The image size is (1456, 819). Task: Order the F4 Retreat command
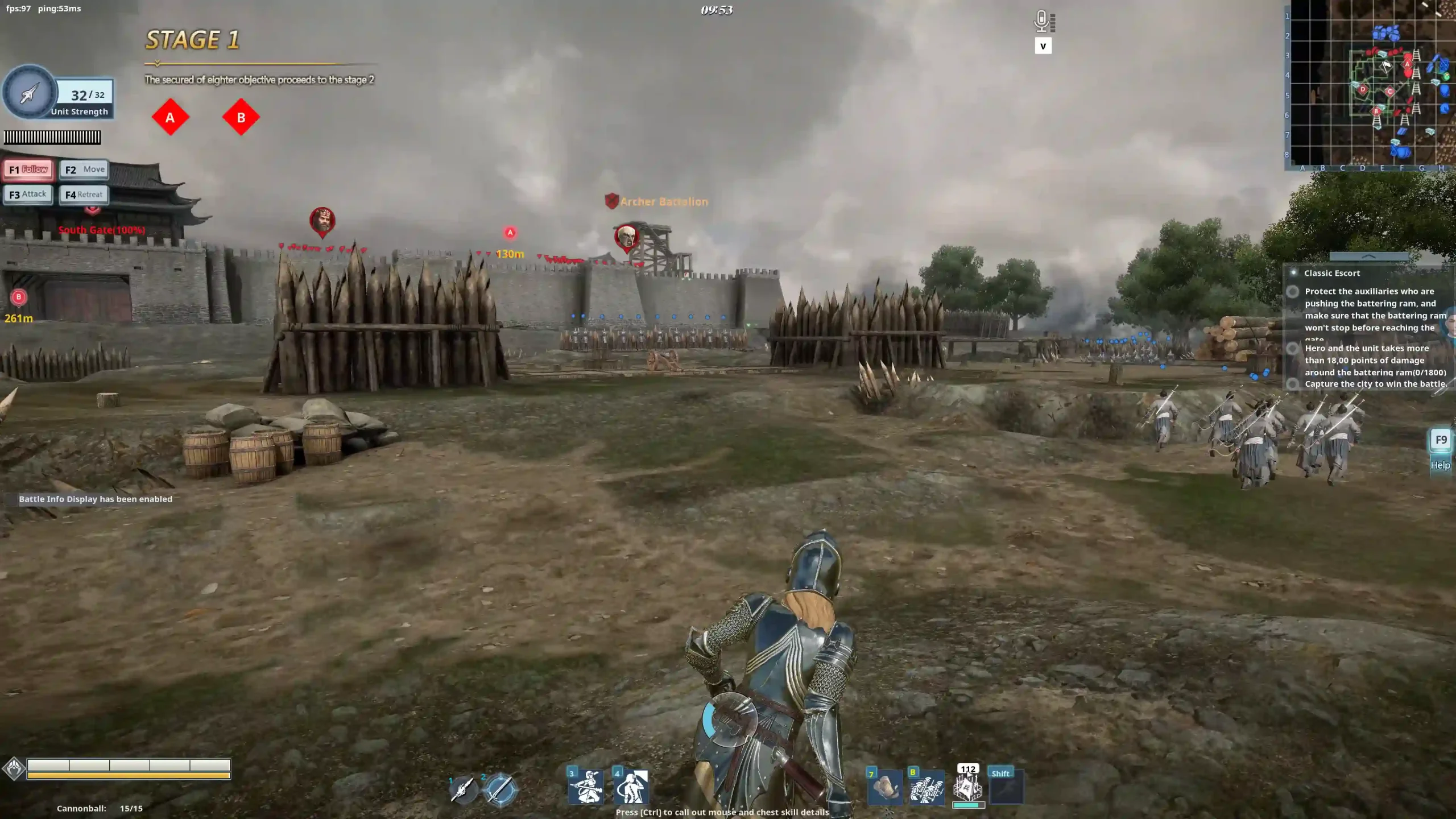pyautogui.click(x=84, y=195)
